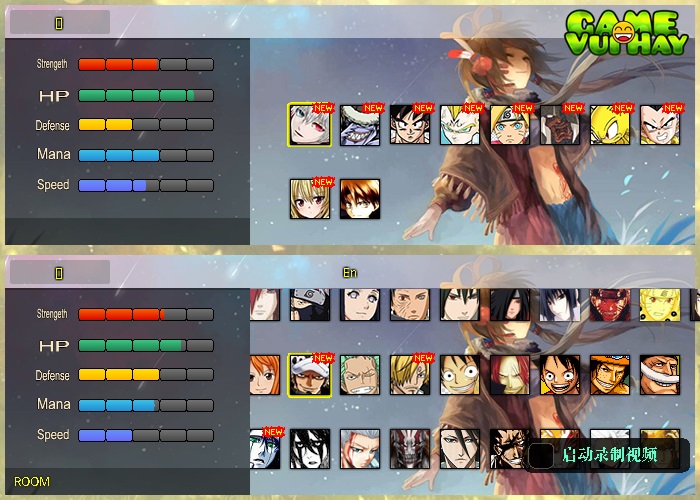
Task: Pick the blonde girl with red eyes
Action: tap(310, 199)
